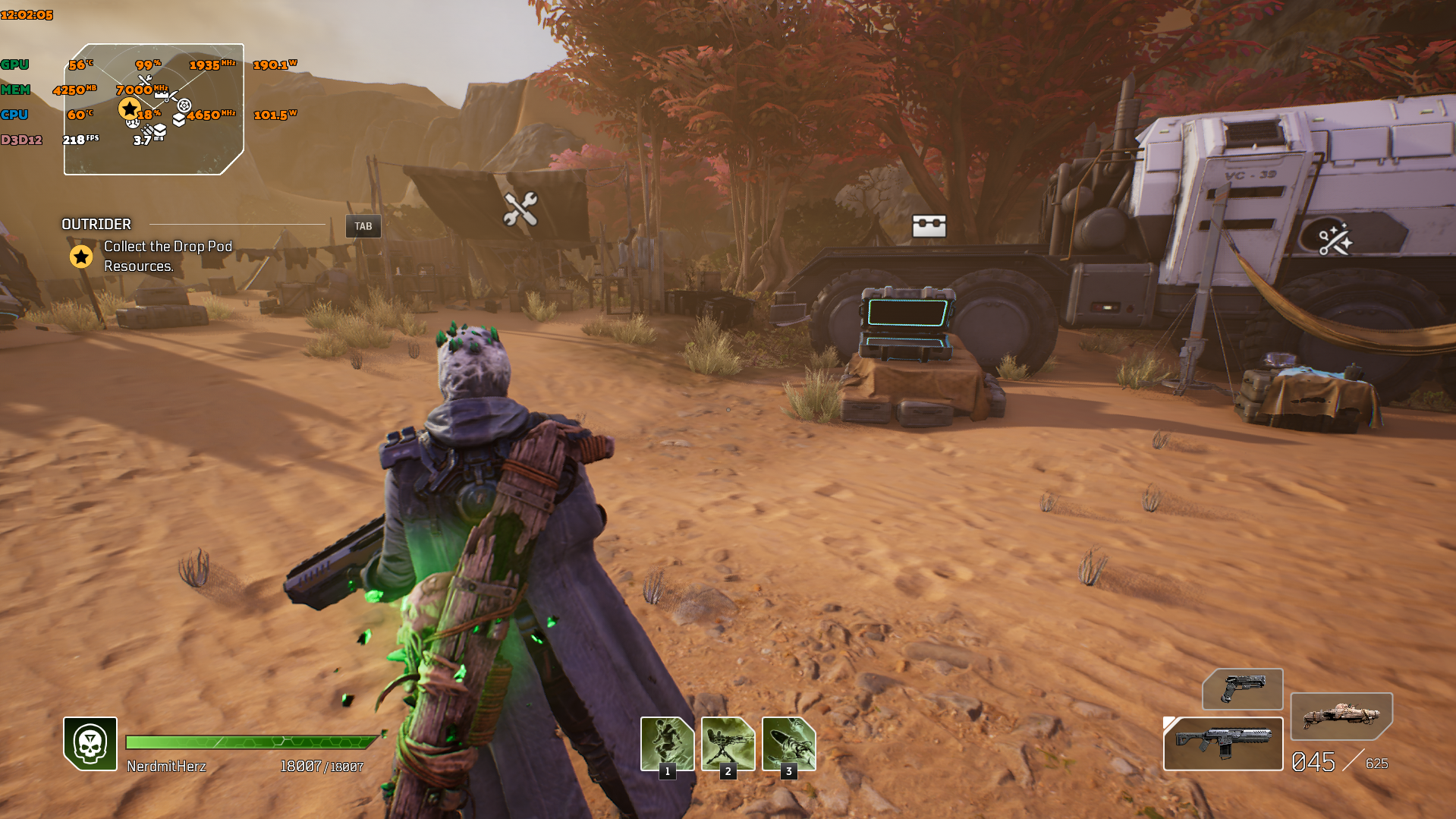Click the crossed-tools vendor icon on the minimap
The height and width of the screenshot is (819, 1456).
145,80
